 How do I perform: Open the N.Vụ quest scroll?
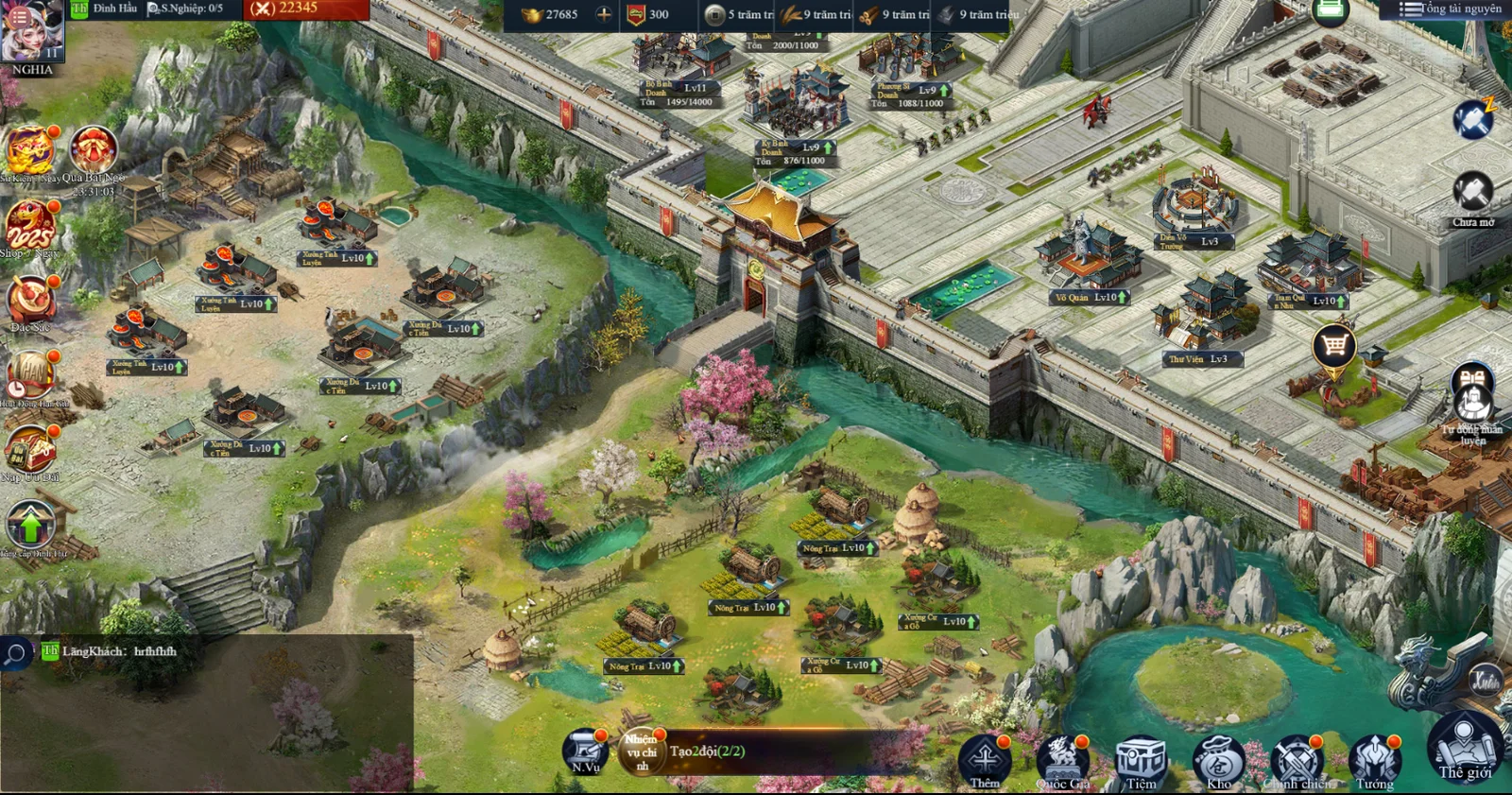click(585, 752)
